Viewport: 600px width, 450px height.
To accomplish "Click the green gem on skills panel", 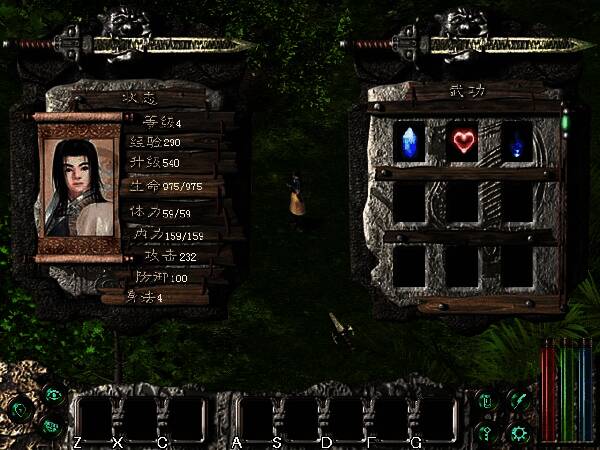I will [564, 122].
